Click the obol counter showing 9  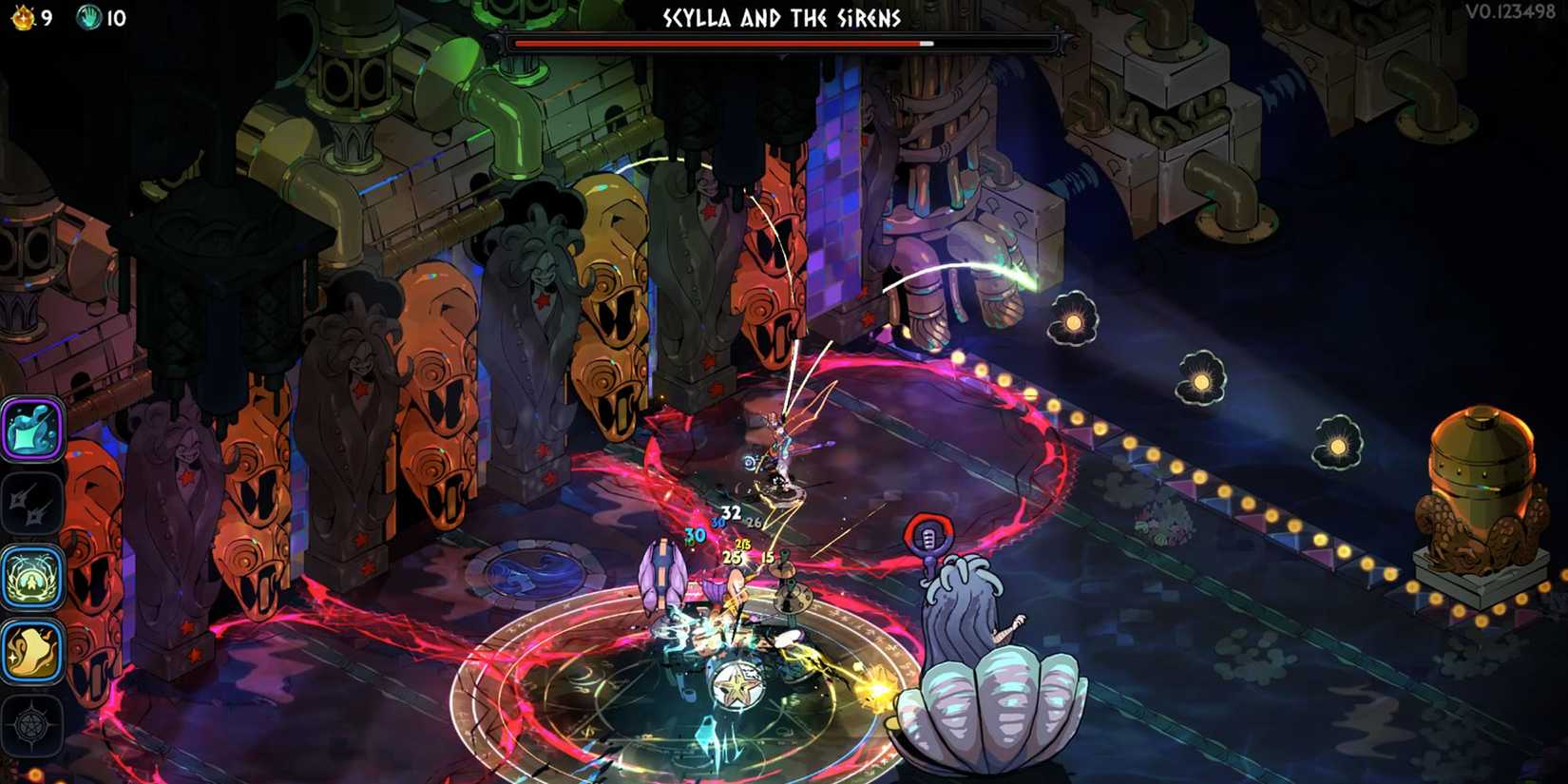point(45,16)
